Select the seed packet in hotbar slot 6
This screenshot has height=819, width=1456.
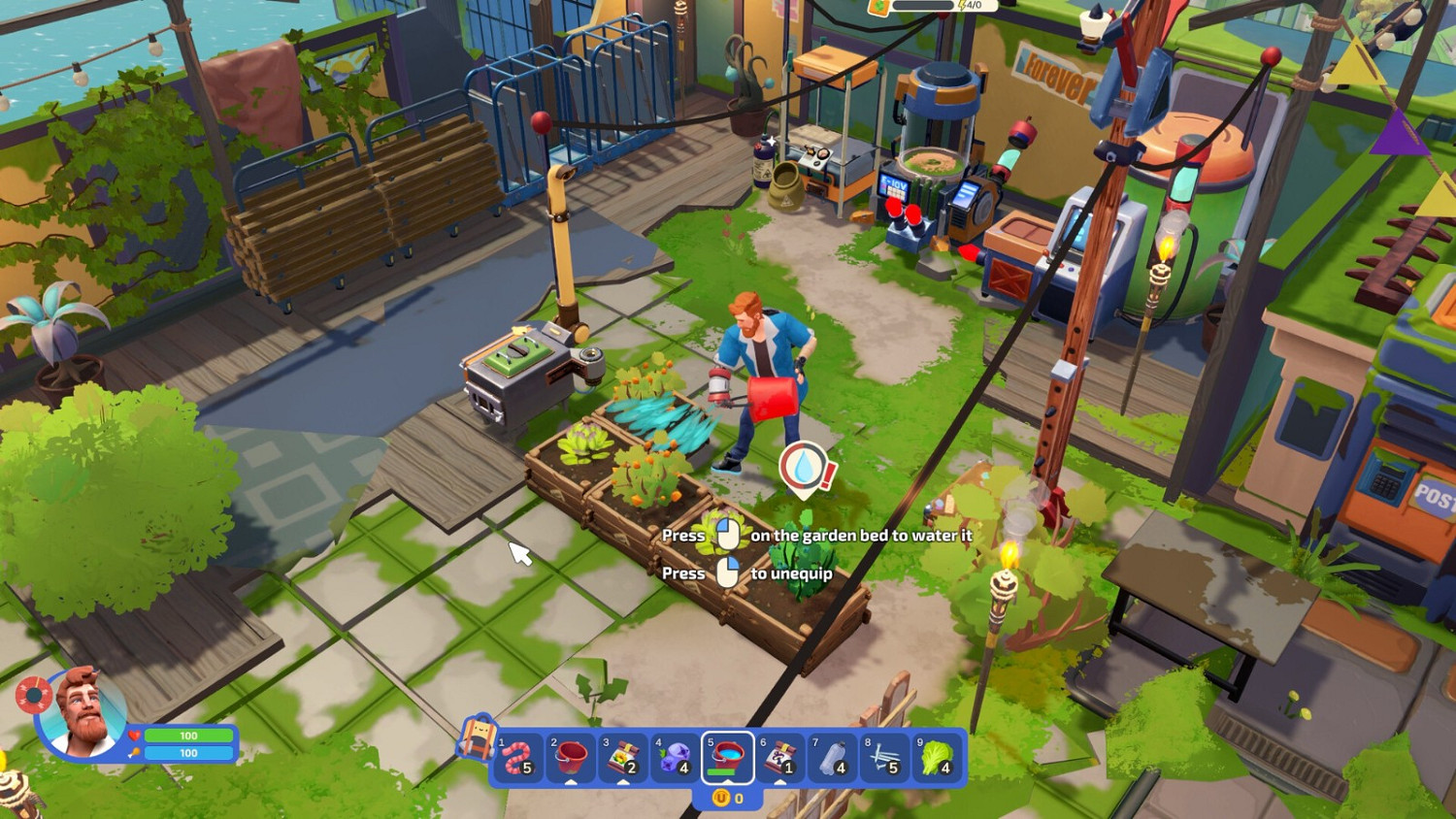tap(778, 757)
